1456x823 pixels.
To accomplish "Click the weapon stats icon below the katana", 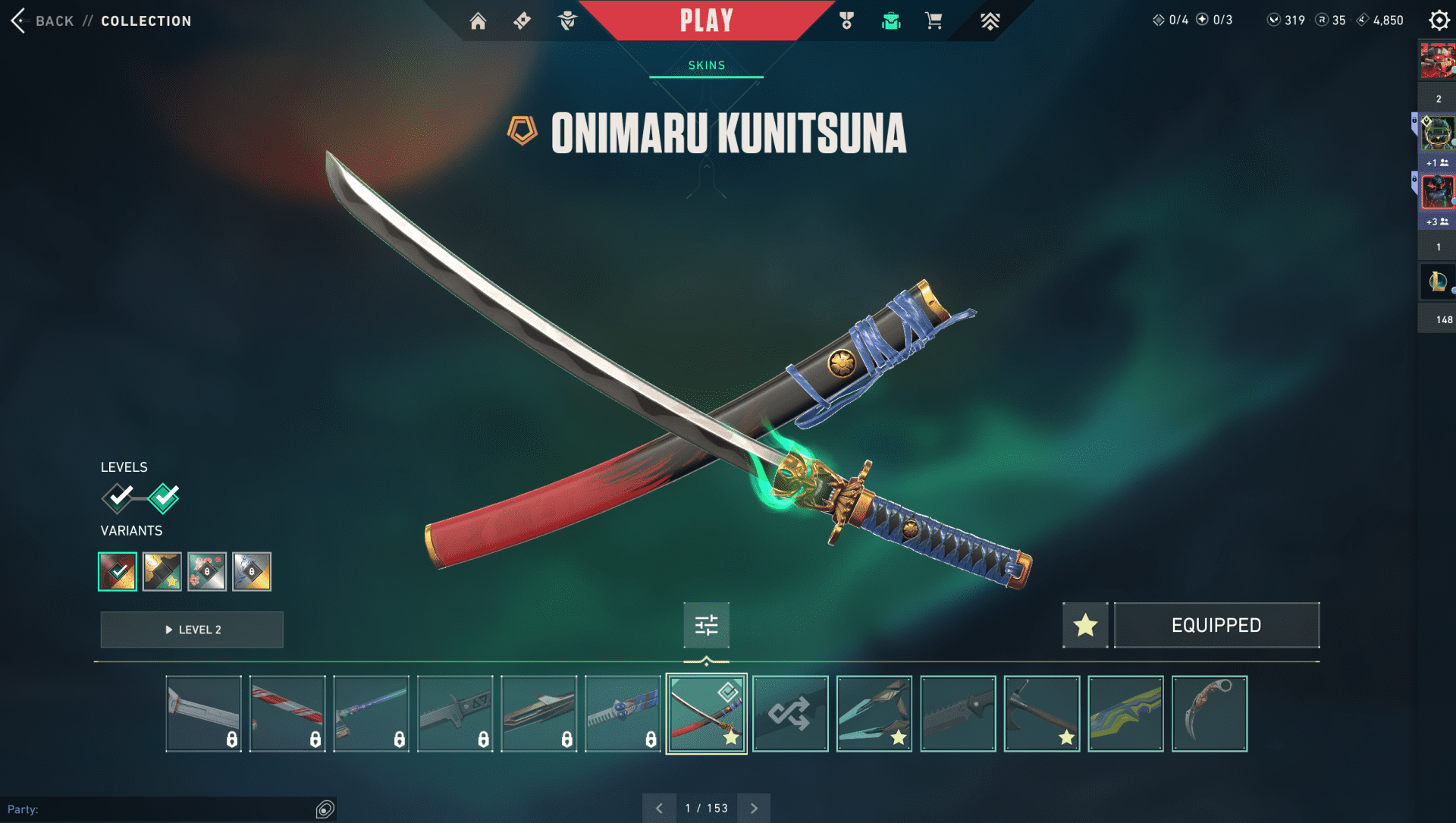I will [x=706, y=625].
